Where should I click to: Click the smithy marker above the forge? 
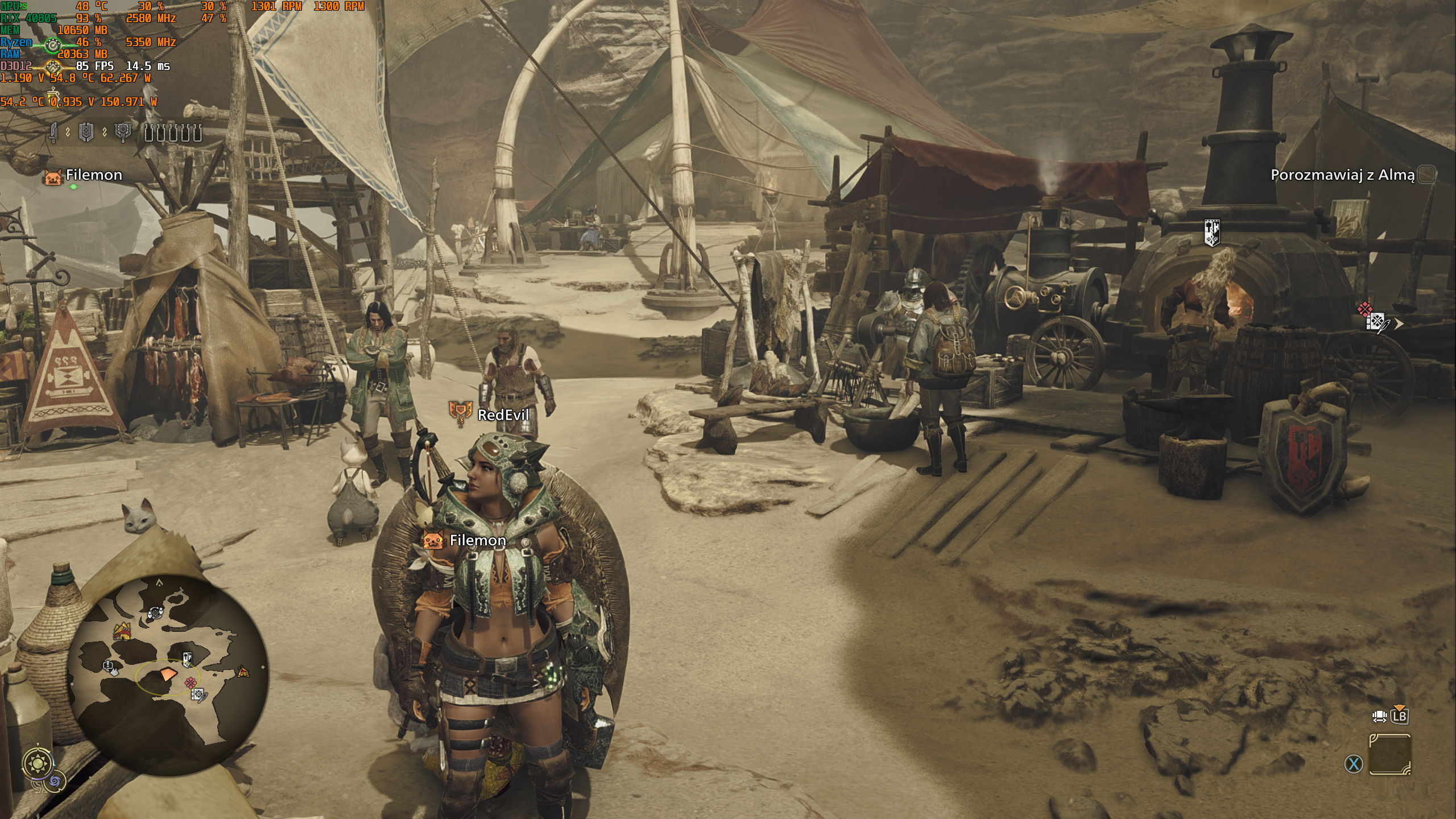1212,233
